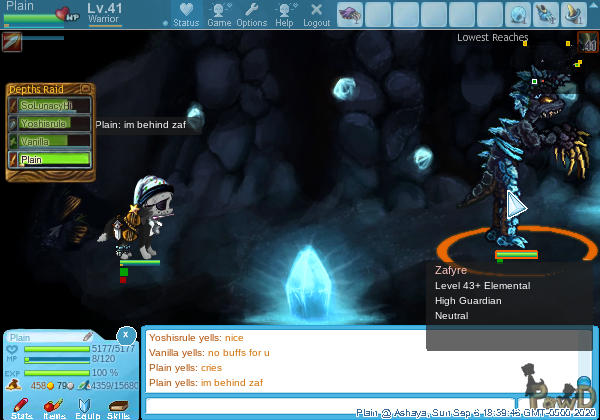600x420 pixels.
Task: Select the wizard hat hotbar item
Action: click(x=574, y=14)
